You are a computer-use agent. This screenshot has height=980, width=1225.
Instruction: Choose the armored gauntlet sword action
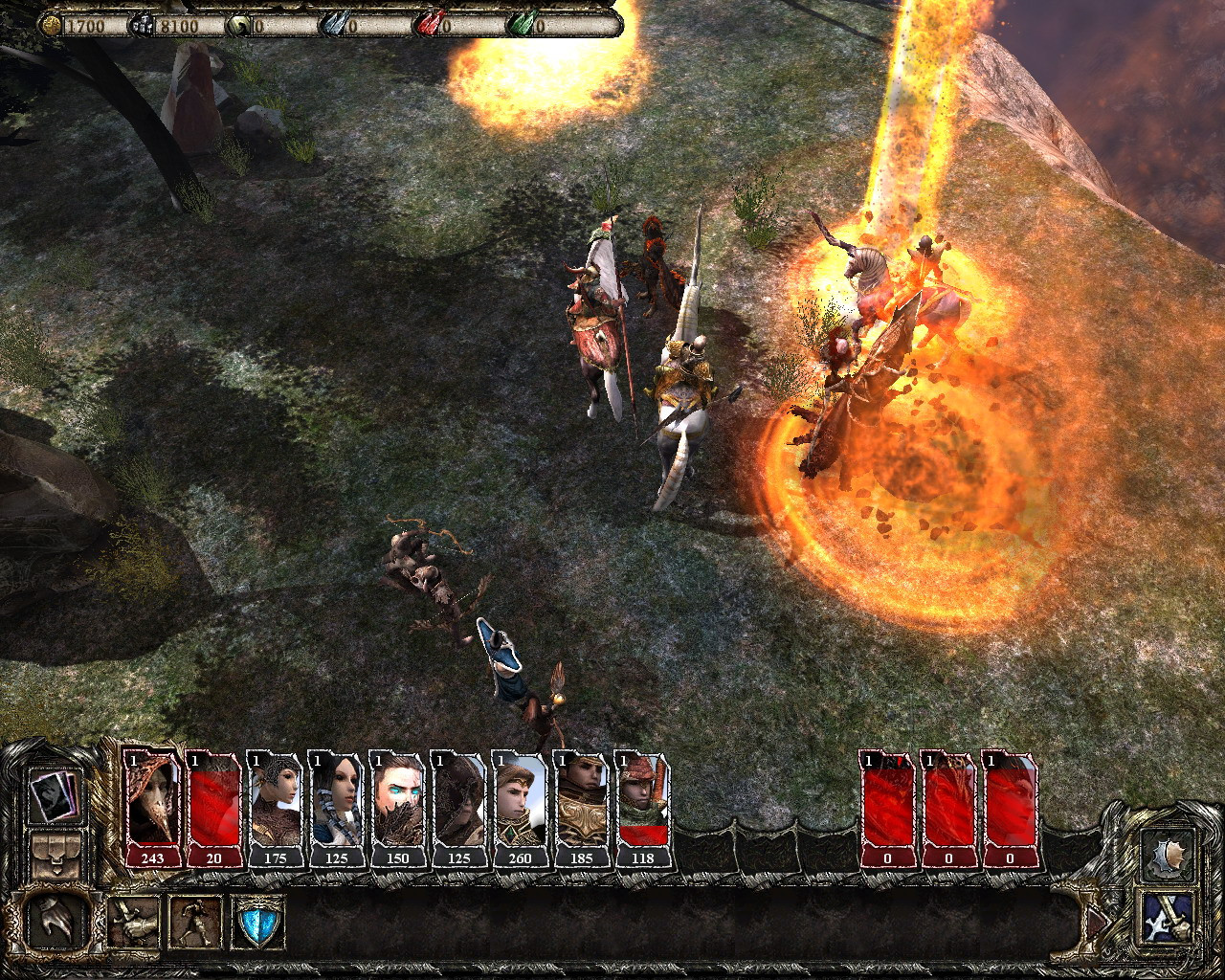(134, 922)
